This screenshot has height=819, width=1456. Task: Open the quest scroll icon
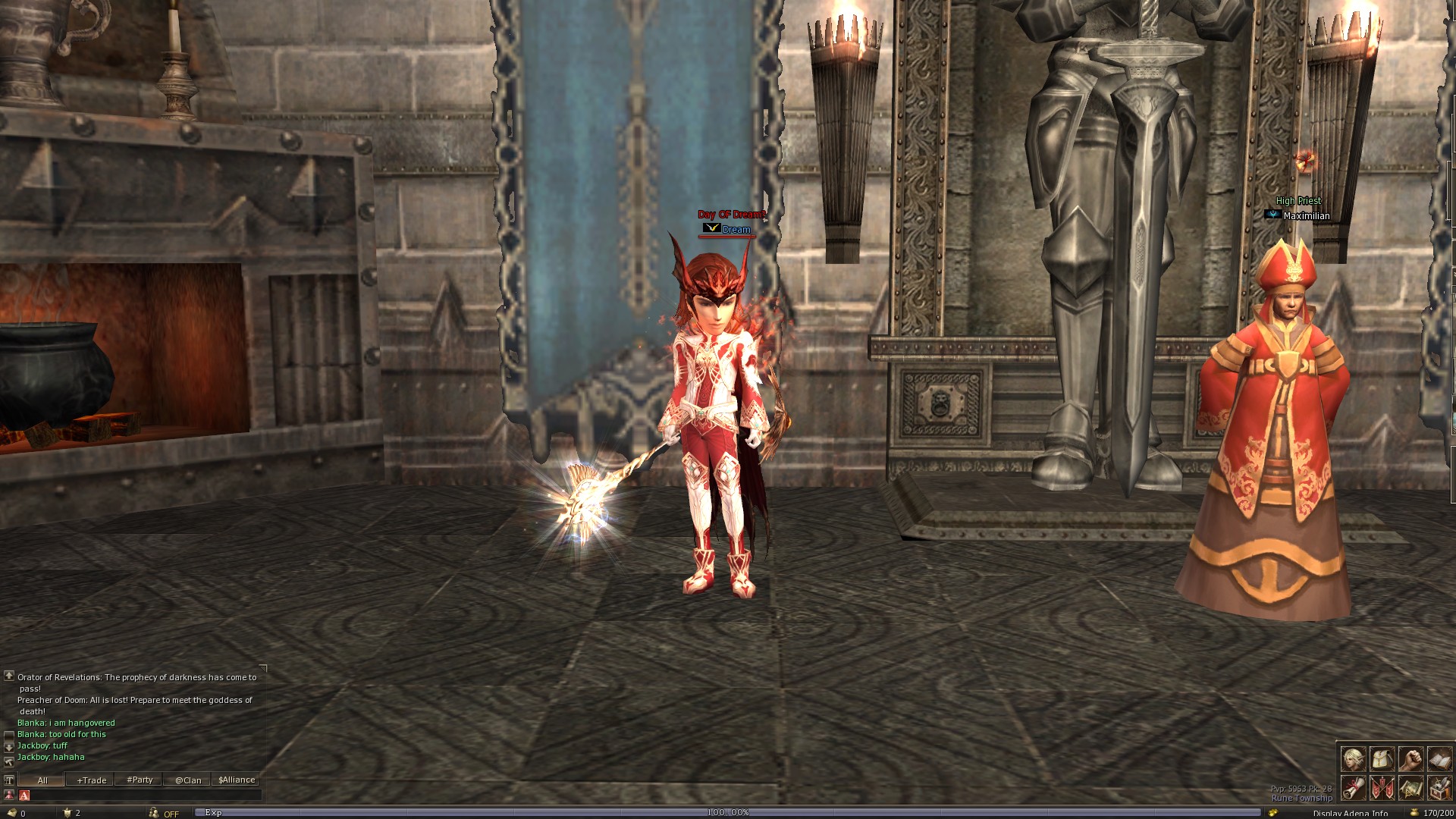[1353, 788]
